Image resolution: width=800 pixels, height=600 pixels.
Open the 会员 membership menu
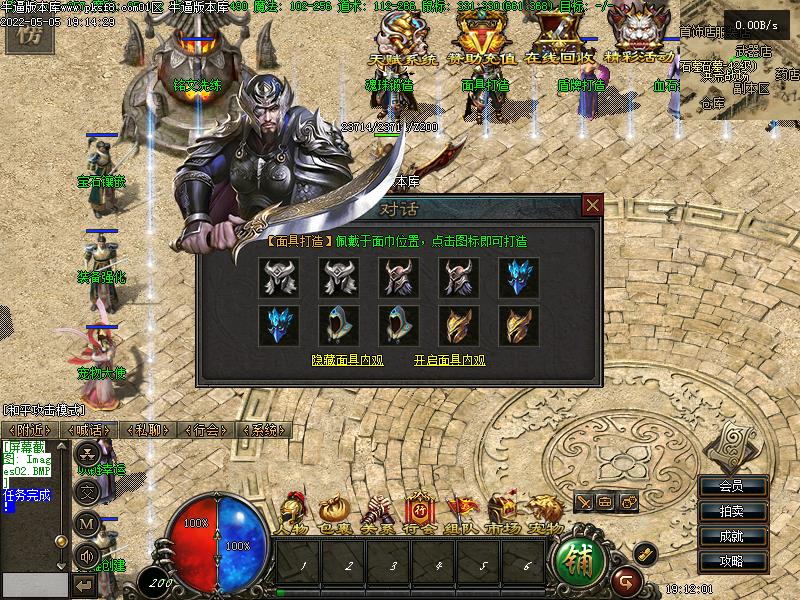point(732,486)
